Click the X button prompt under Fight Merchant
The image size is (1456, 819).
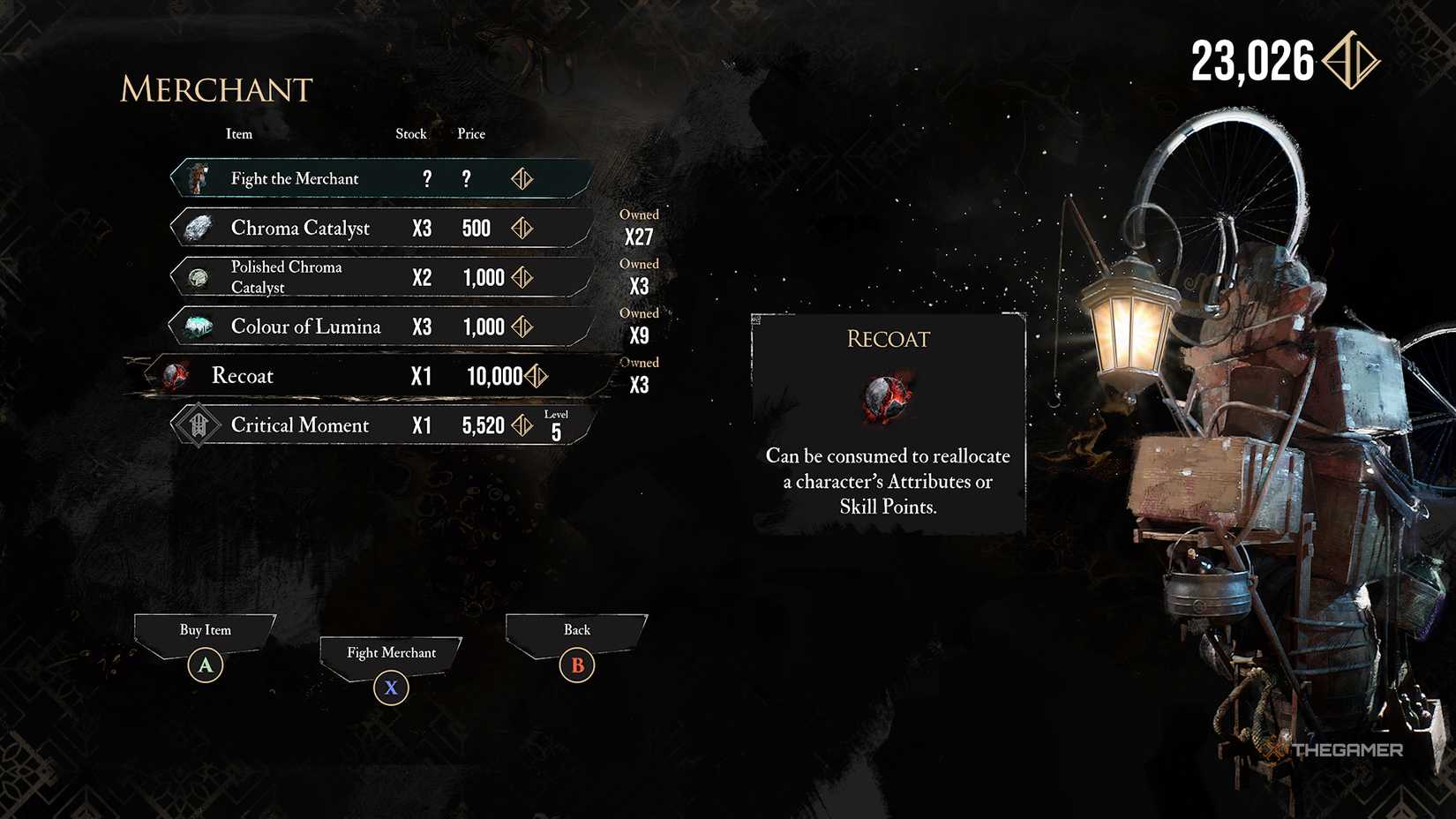click(391, 688)
